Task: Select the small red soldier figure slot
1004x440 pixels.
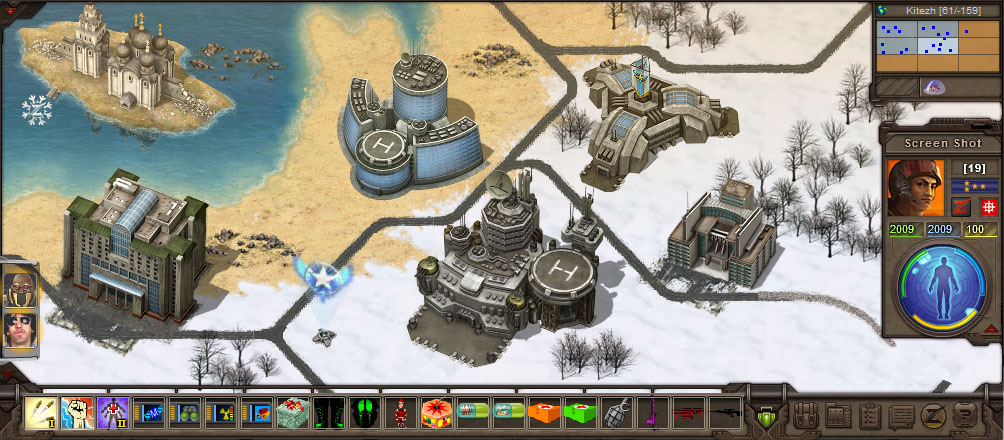Action: pyautogui.click(x=399, y=412)
